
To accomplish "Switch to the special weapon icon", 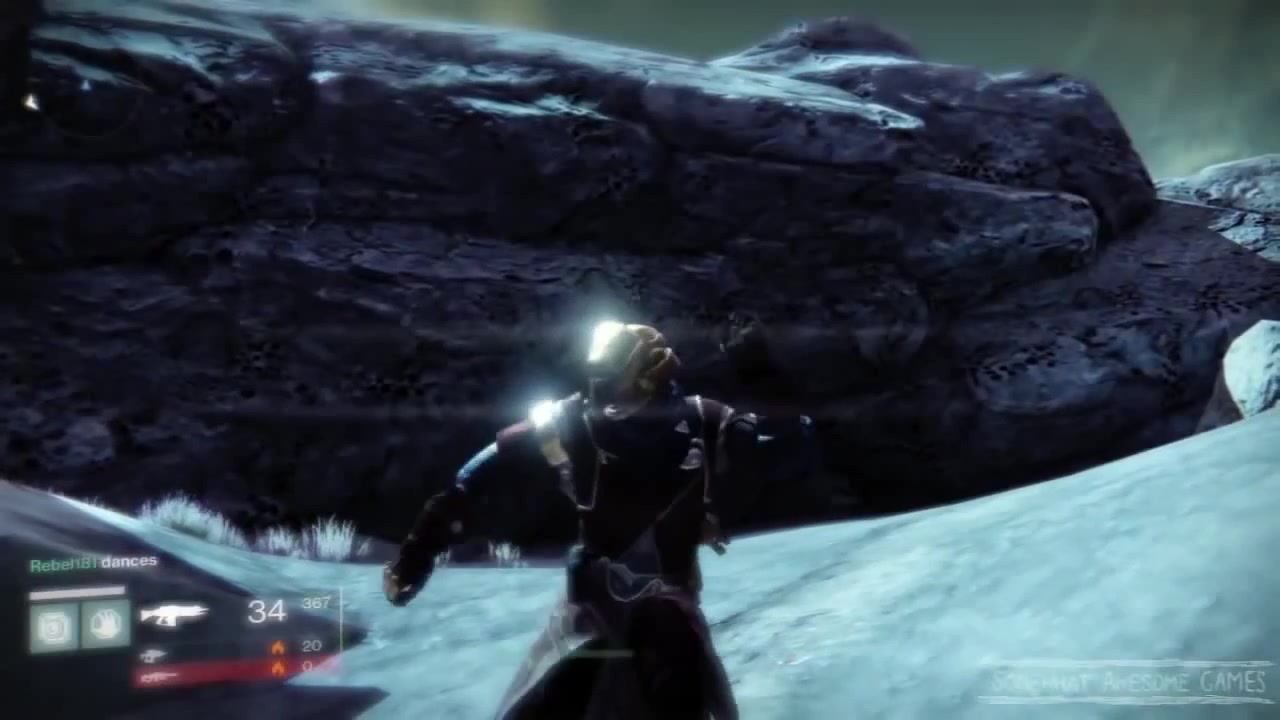I will 153,655.
